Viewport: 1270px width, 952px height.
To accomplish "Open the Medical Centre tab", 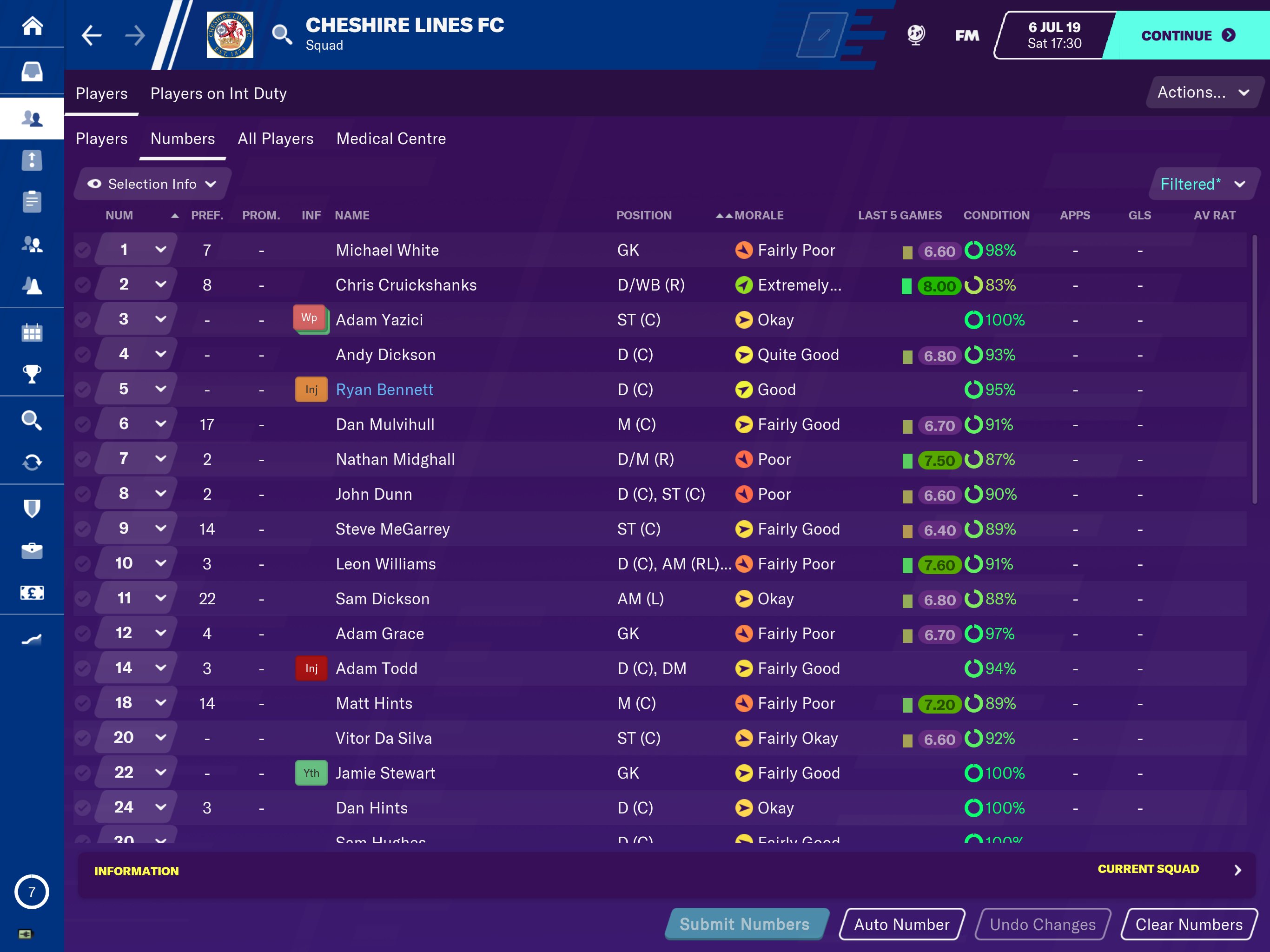I will (x=390, y=139).
